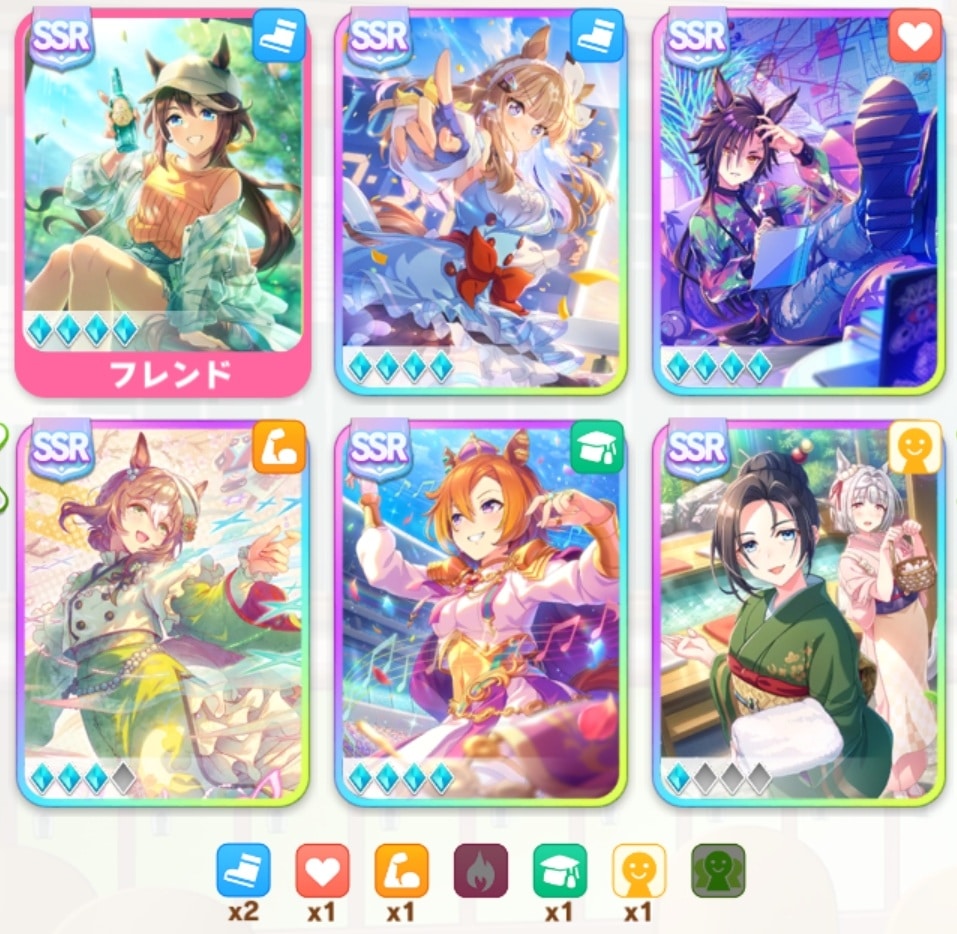
Task: Pick the power-type card with flexed arm icon
Action: click(x=162, y=610)
